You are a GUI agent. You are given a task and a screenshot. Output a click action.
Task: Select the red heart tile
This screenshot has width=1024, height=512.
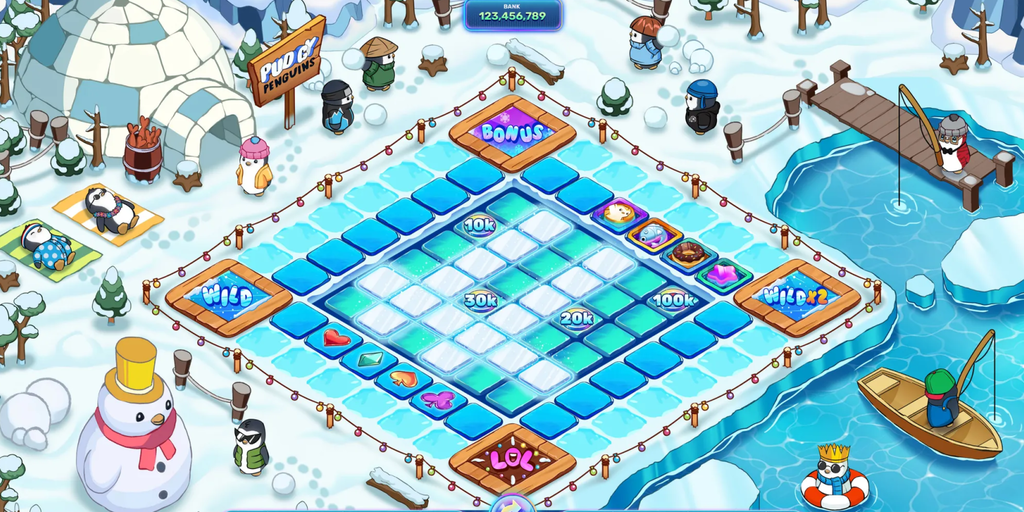(x=336, y=338)
